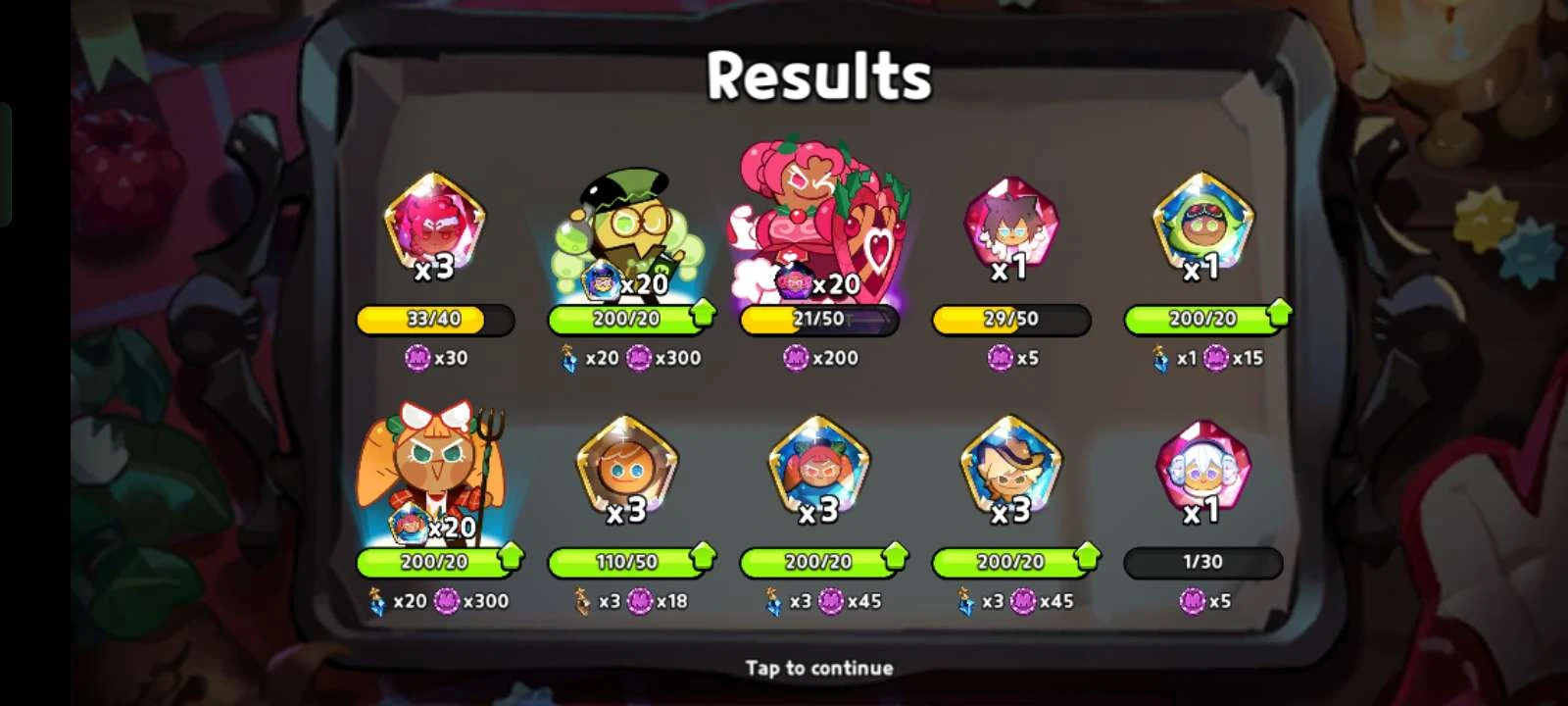Tap the green upgrade arrow on 110/50 bar
Screen dimensions: 1568x706
[702, 561]
